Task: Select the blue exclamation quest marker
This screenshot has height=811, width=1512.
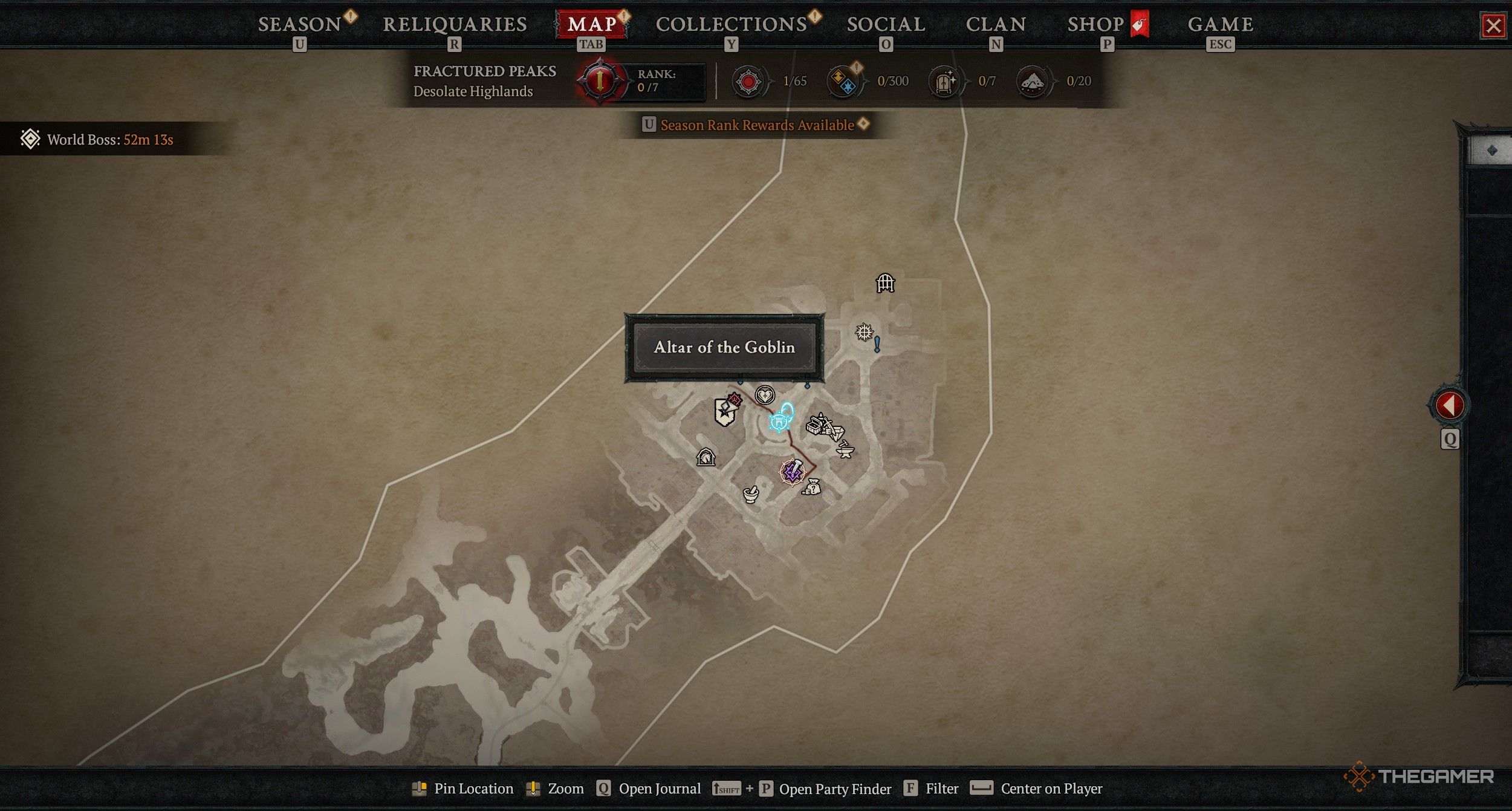Action: click(877, 344)
